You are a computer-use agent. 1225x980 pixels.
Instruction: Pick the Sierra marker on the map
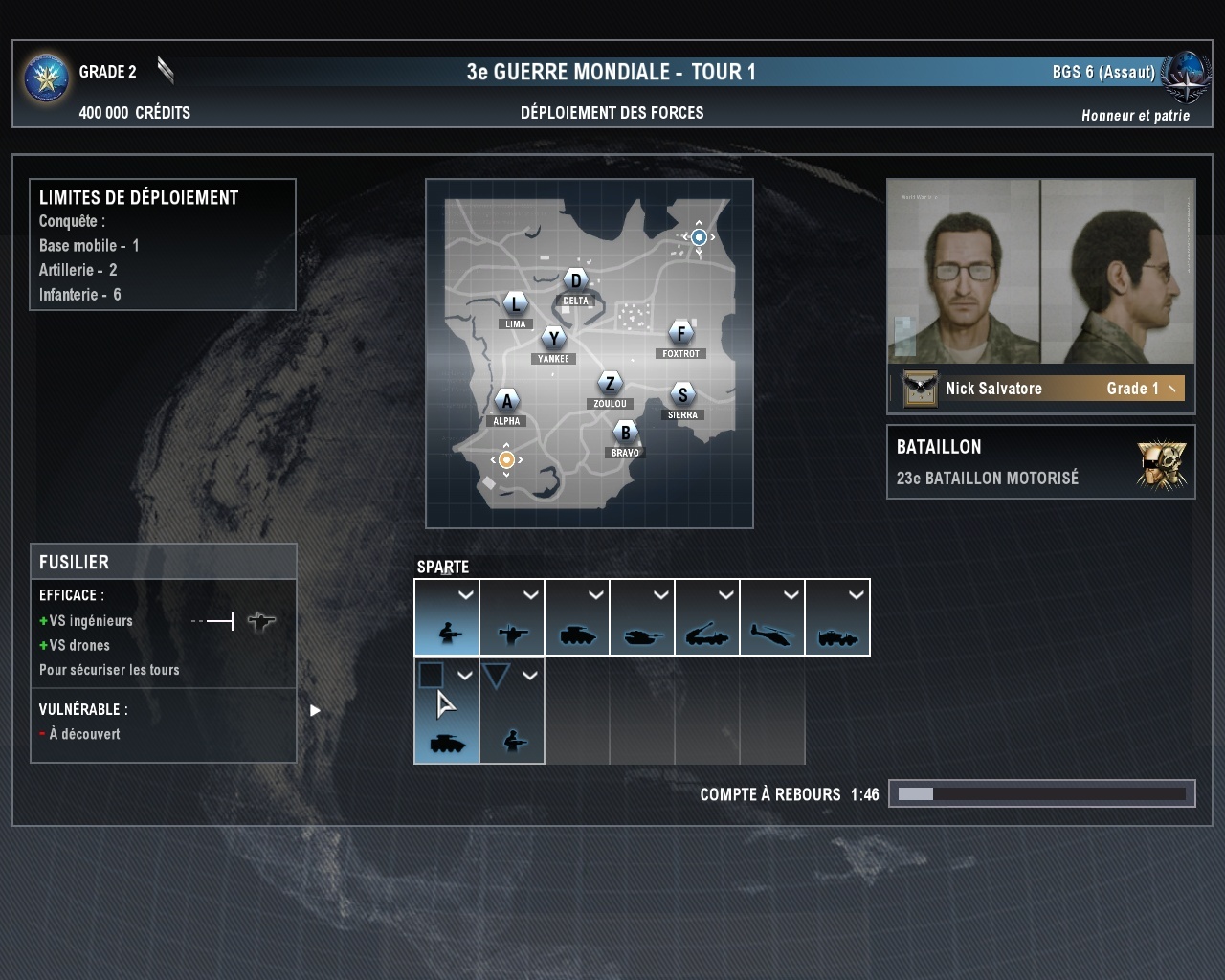pyautogui.click(x=682, y=394)
